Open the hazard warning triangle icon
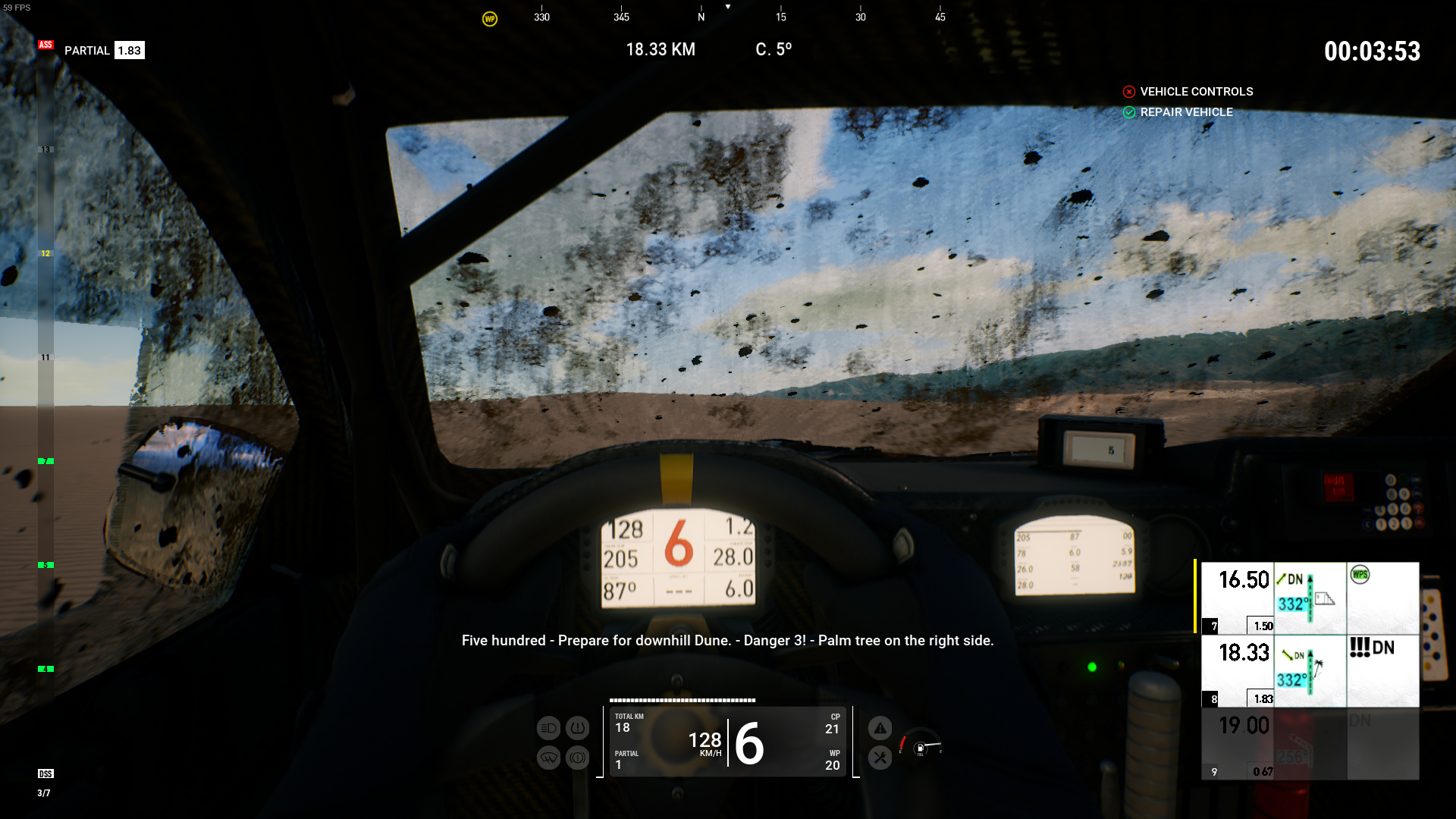 (x=880, y=729)
